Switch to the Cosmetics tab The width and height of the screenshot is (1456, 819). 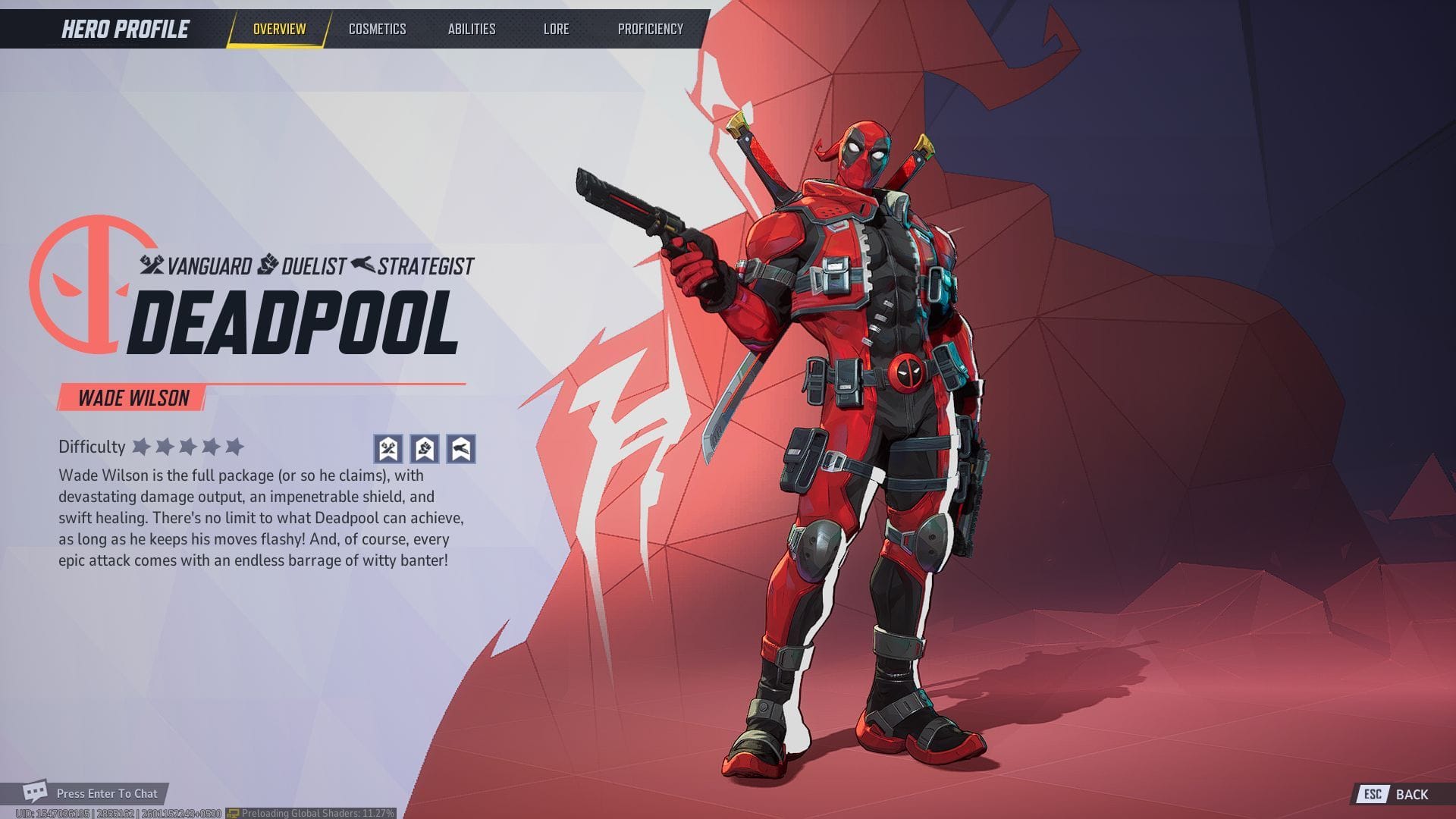[x=378, y=29]
